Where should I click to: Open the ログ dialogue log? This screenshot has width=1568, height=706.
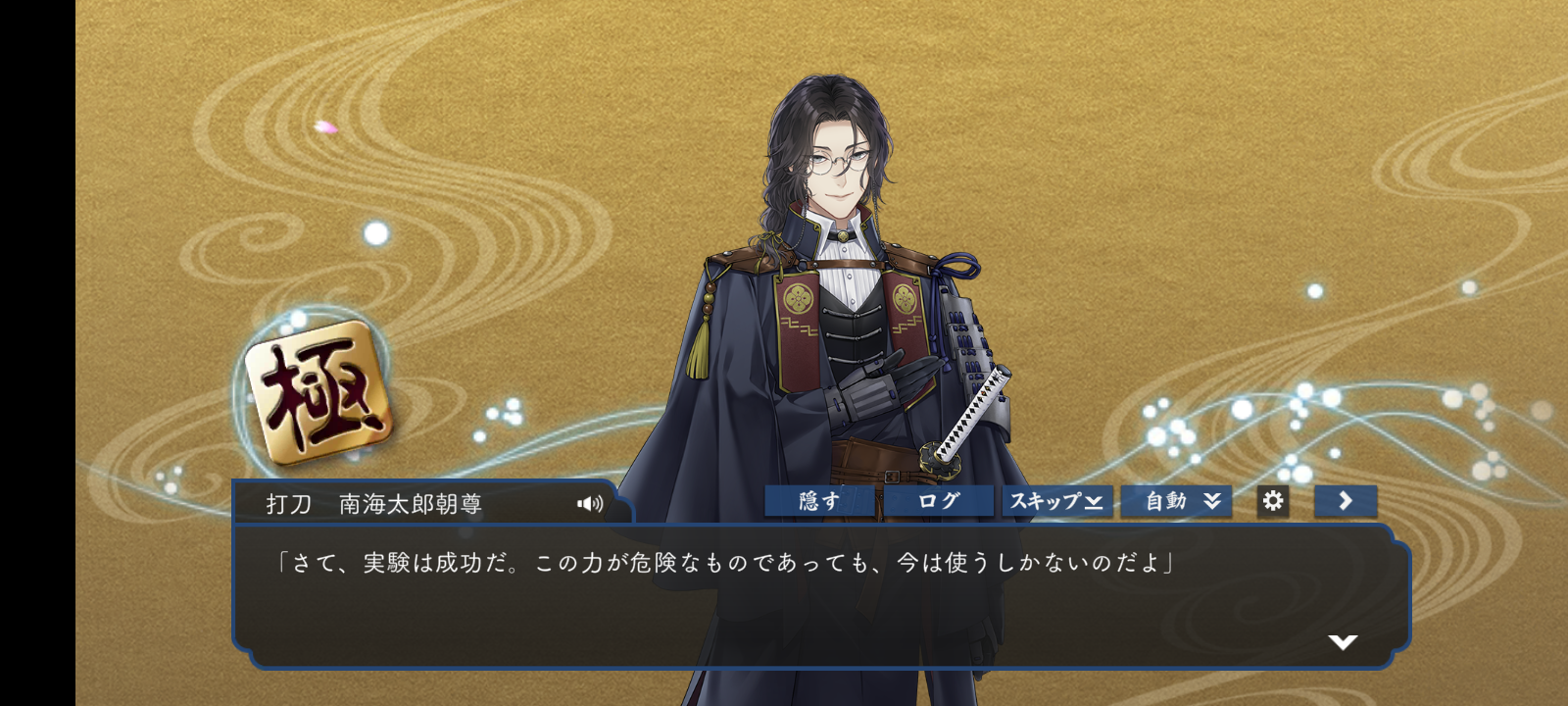pyautogui.click(x=938, y=501)
